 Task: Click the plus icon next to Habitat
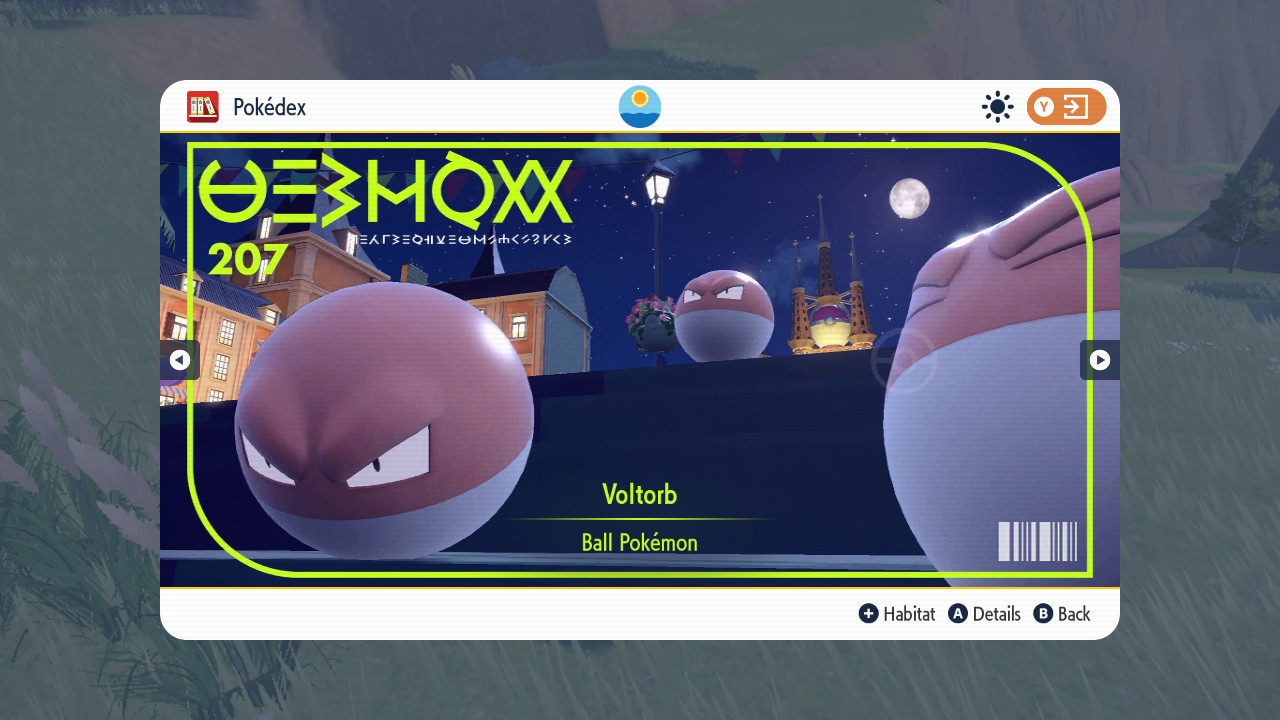[x=869, y=614]
